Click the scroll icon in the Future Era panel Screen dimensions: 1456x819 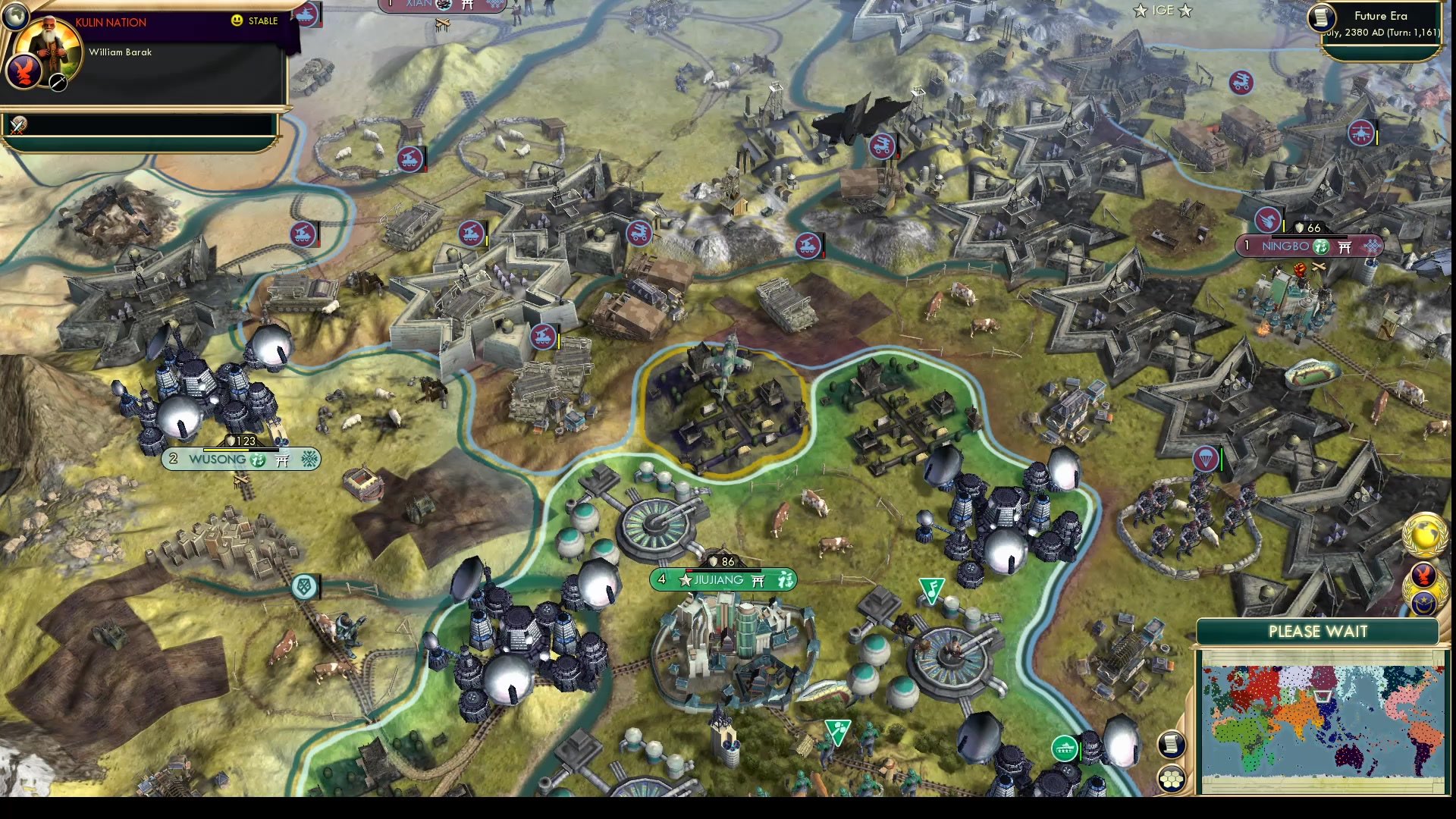tap(1321, 18)
